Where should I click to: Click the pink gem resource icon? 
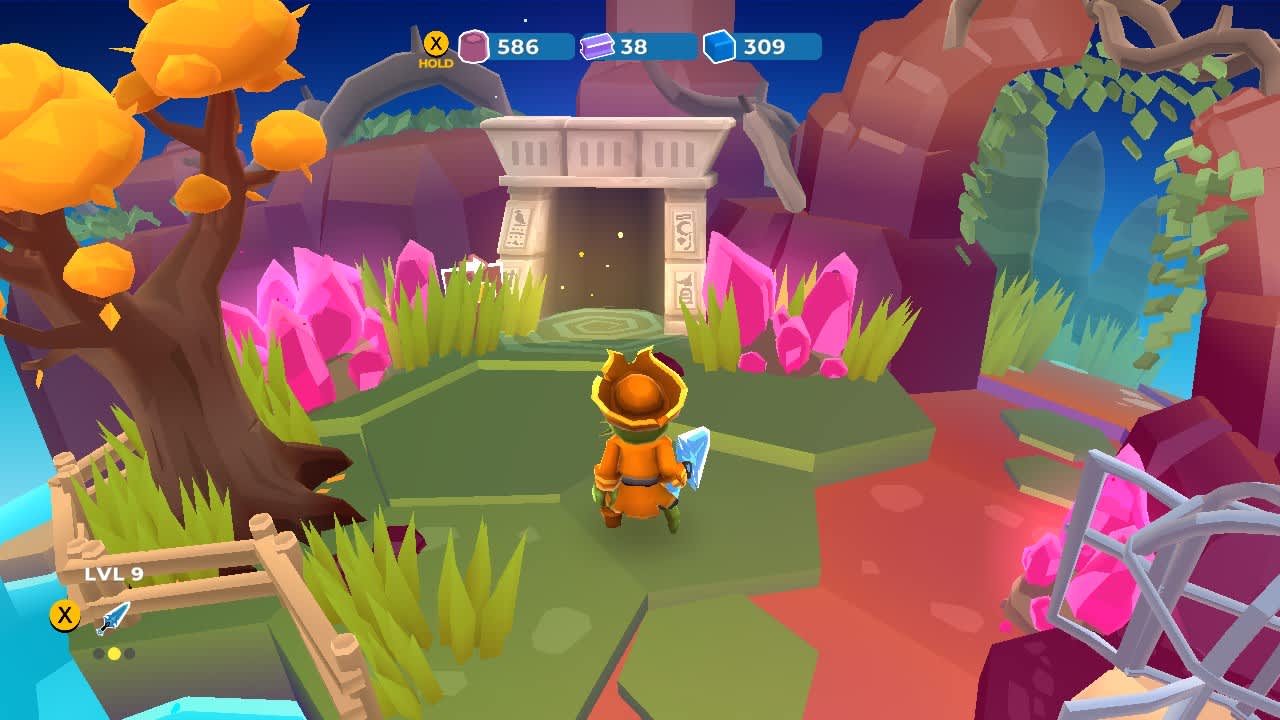[473, 45]
